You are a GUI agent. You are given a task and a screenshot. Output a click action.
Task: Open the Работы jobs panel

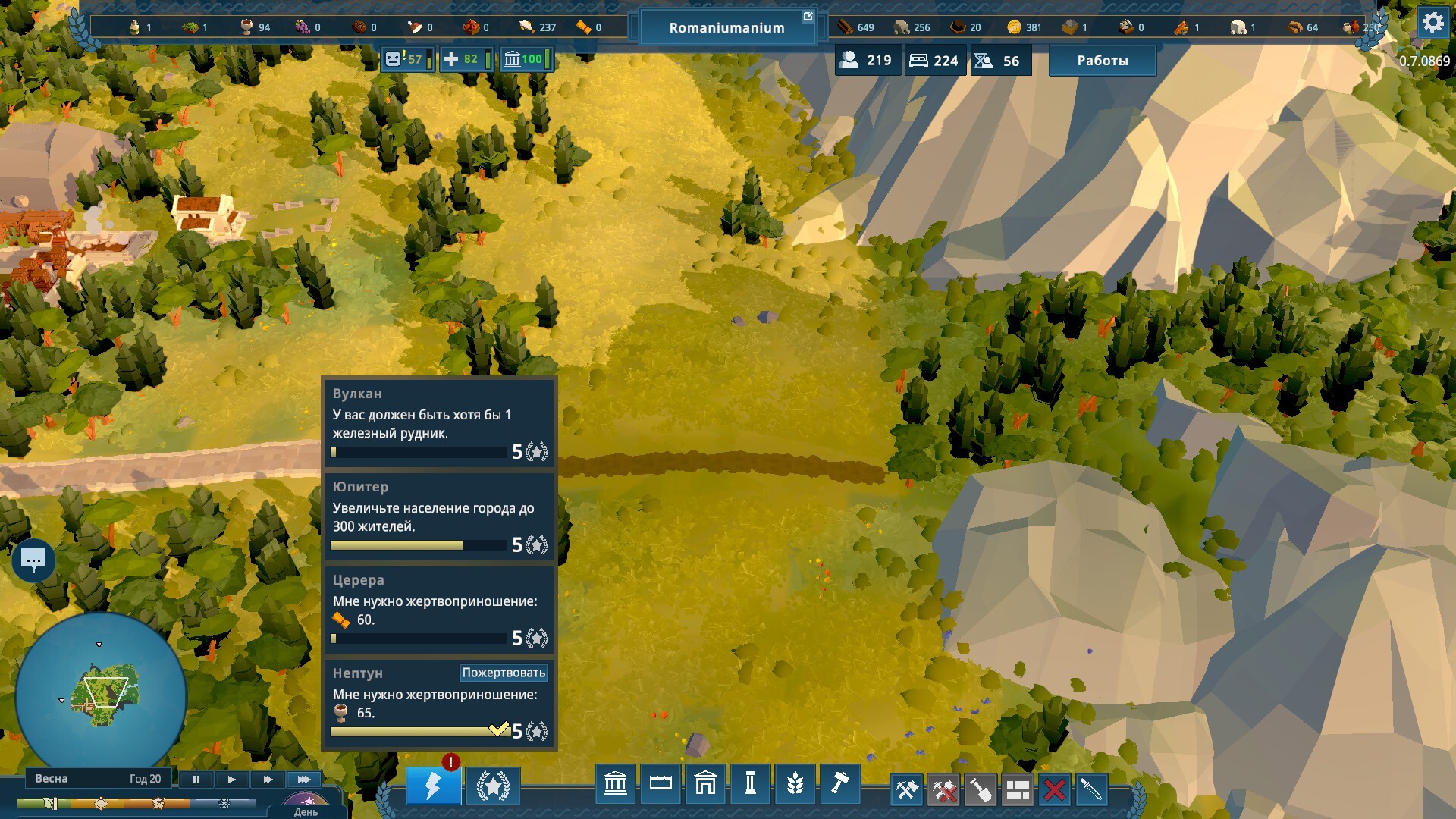tap(1102, 61)
